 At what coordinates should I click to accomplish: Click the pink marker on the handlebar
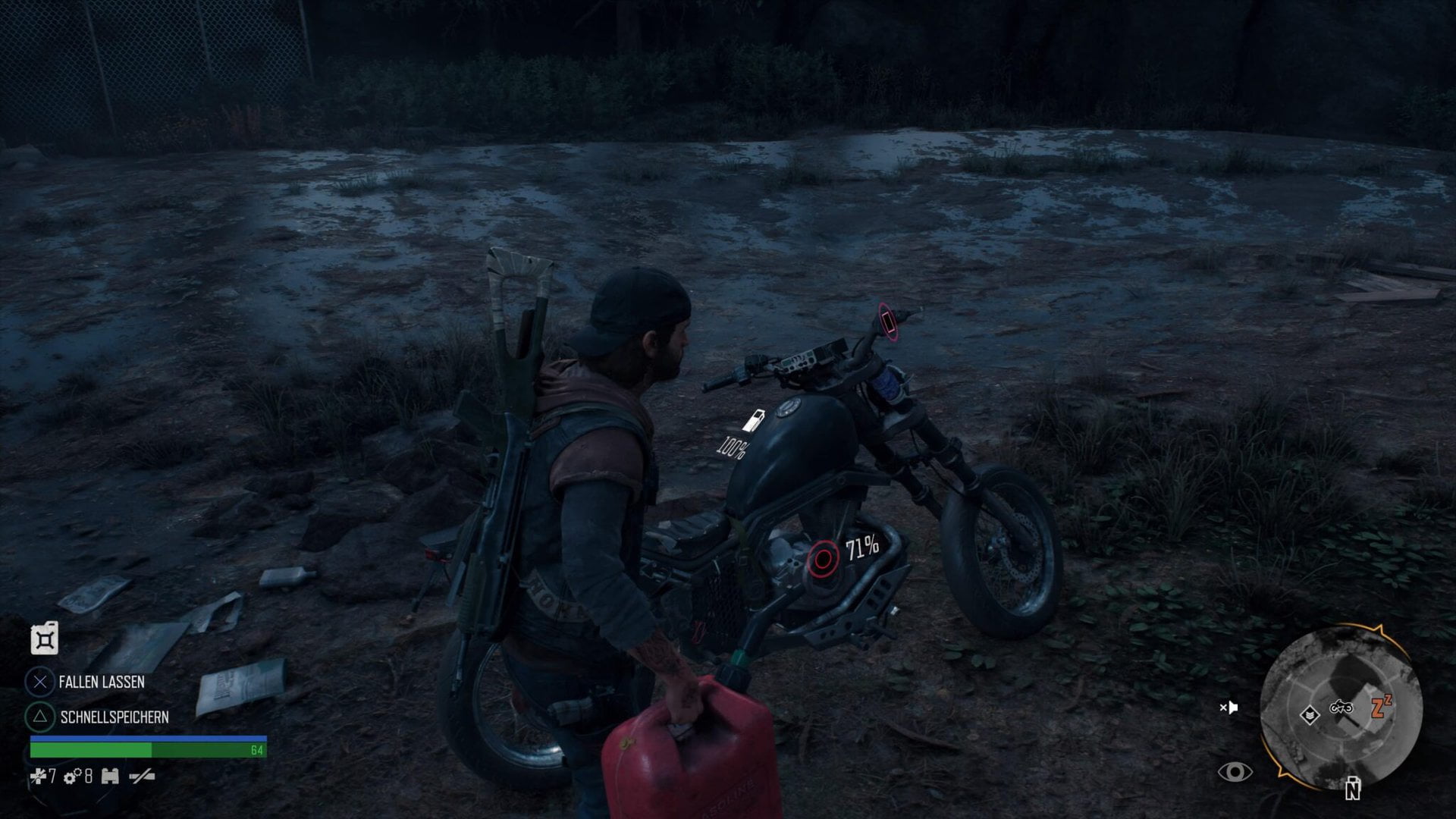886,319
